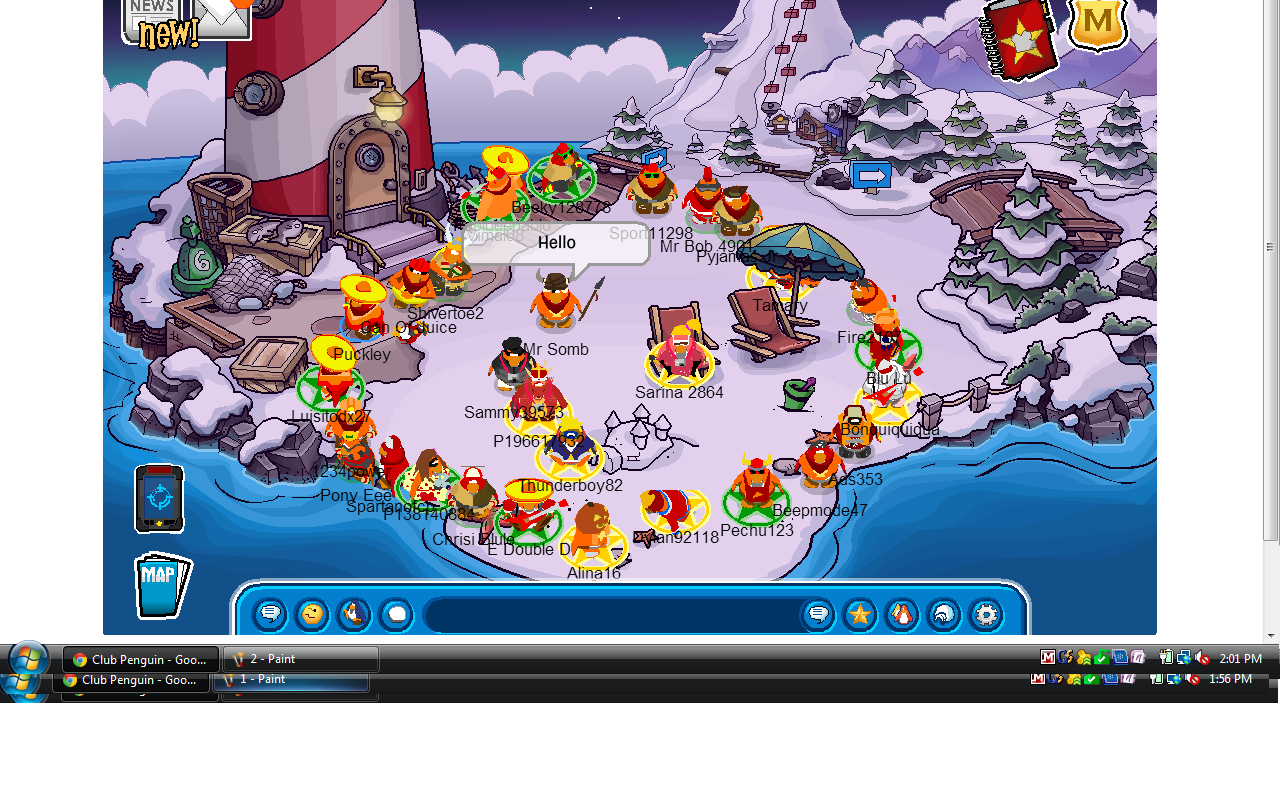Click the Windows Start orb
The width and height of the screenshot is (1280, 800).
click(27, 660)
